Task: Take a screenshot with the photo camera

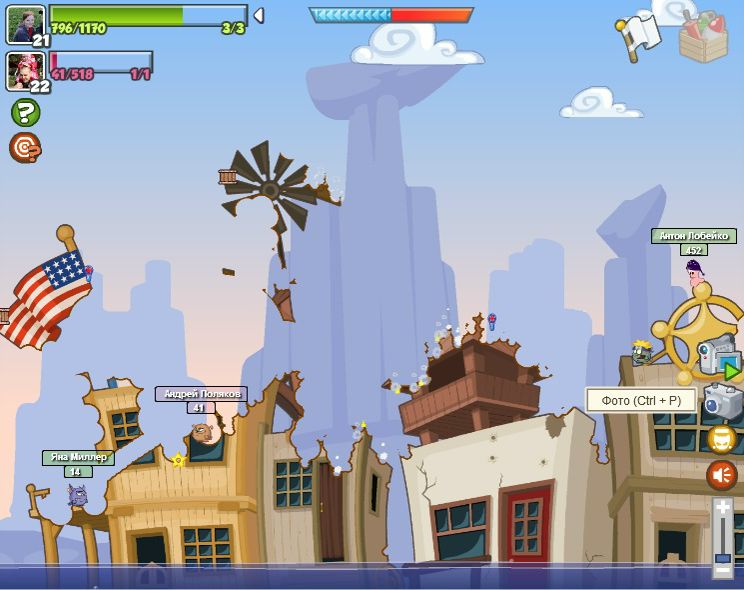Action: click(x=721, y=401)
